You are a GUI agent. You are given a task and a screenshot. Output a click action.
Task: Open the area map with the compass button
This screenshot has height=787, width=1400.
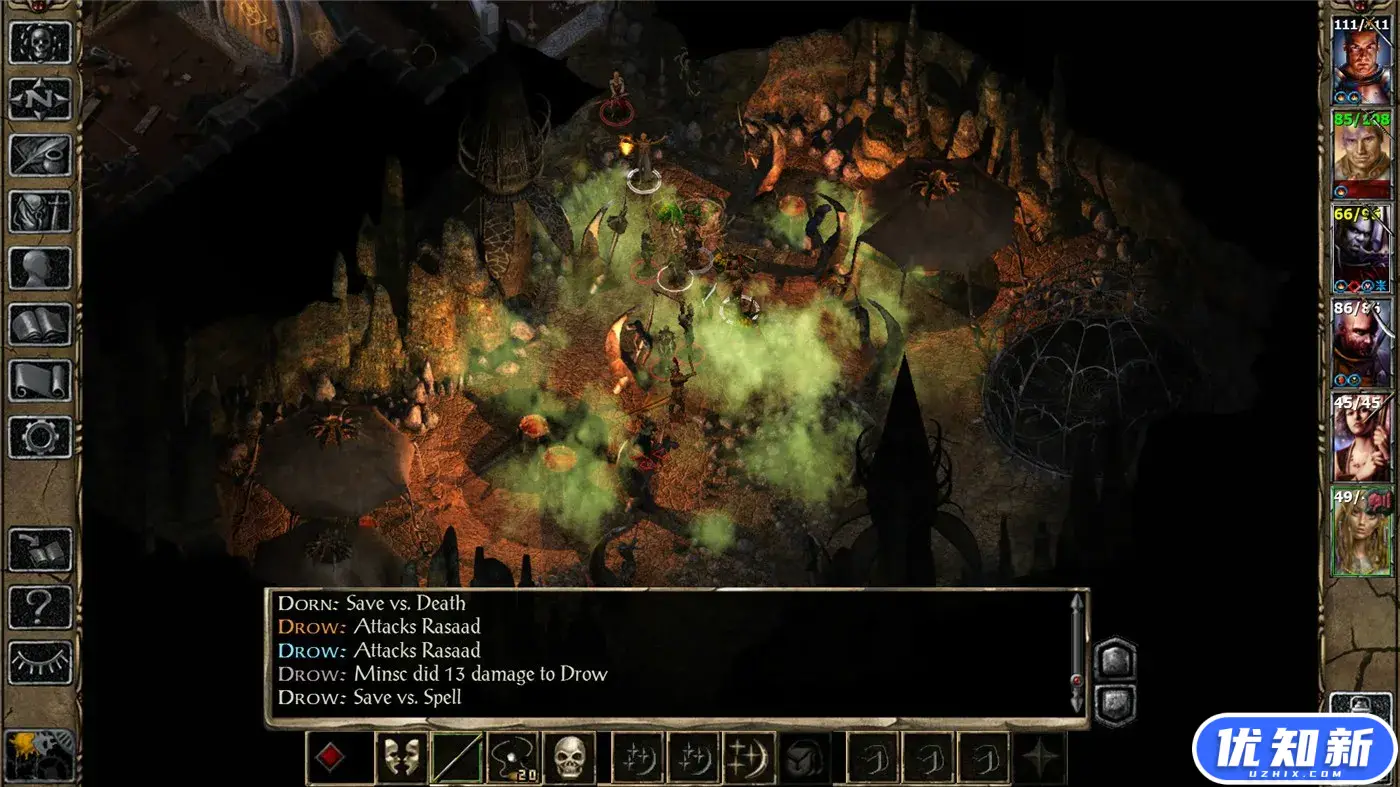click(40, 99)
